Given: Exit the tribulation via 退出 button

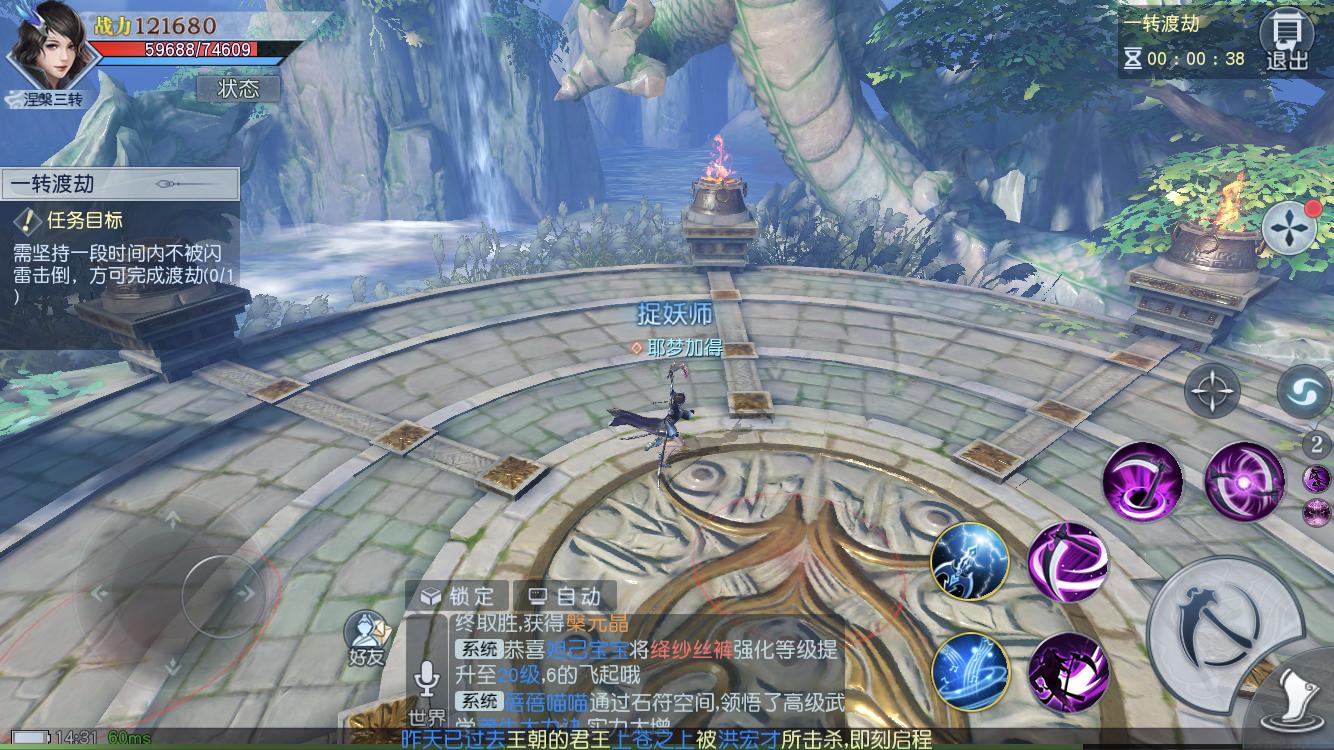Looking at the screenshot, I should tap(1287, 42).
